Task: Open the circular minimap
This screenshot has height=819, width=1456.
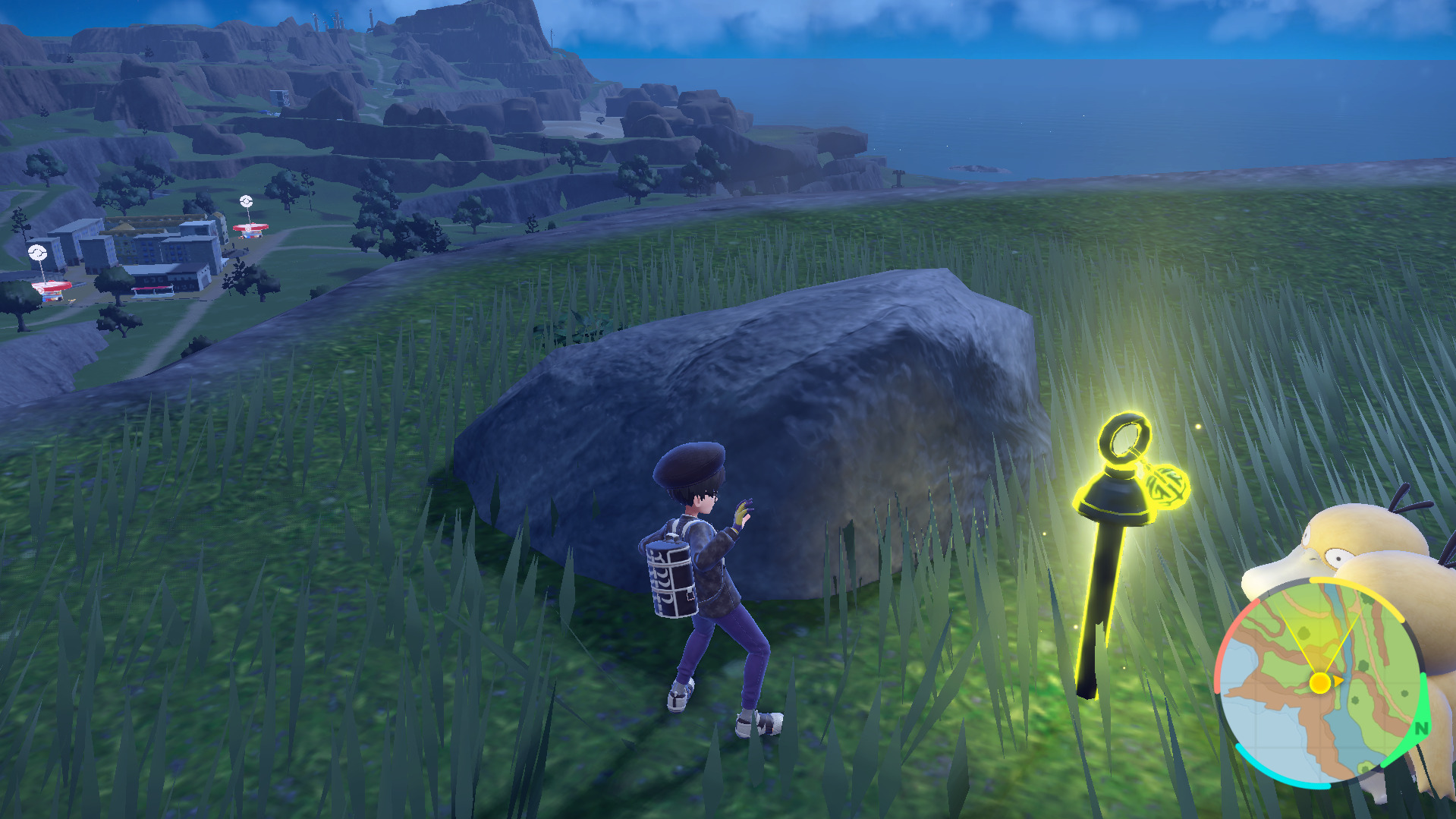Action: [1319, 681]
